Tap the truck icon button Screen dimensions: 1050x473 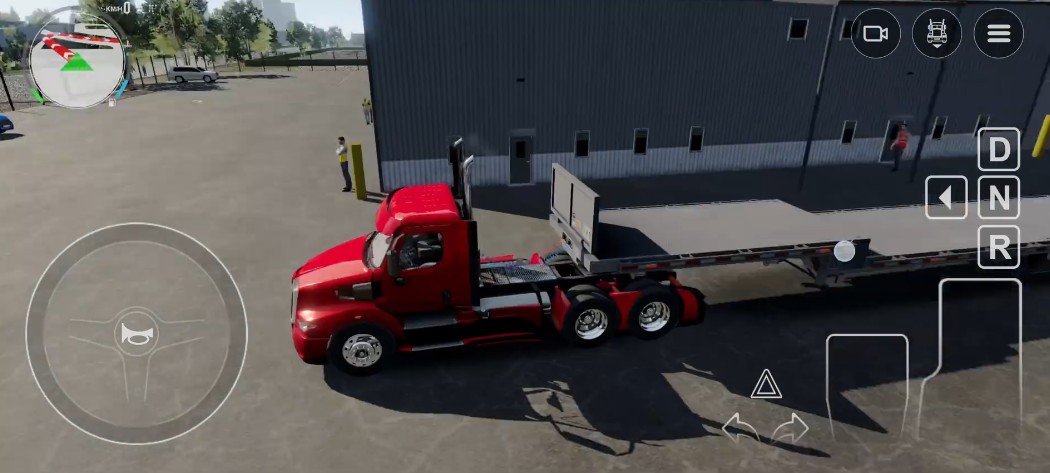click(937, 34)
